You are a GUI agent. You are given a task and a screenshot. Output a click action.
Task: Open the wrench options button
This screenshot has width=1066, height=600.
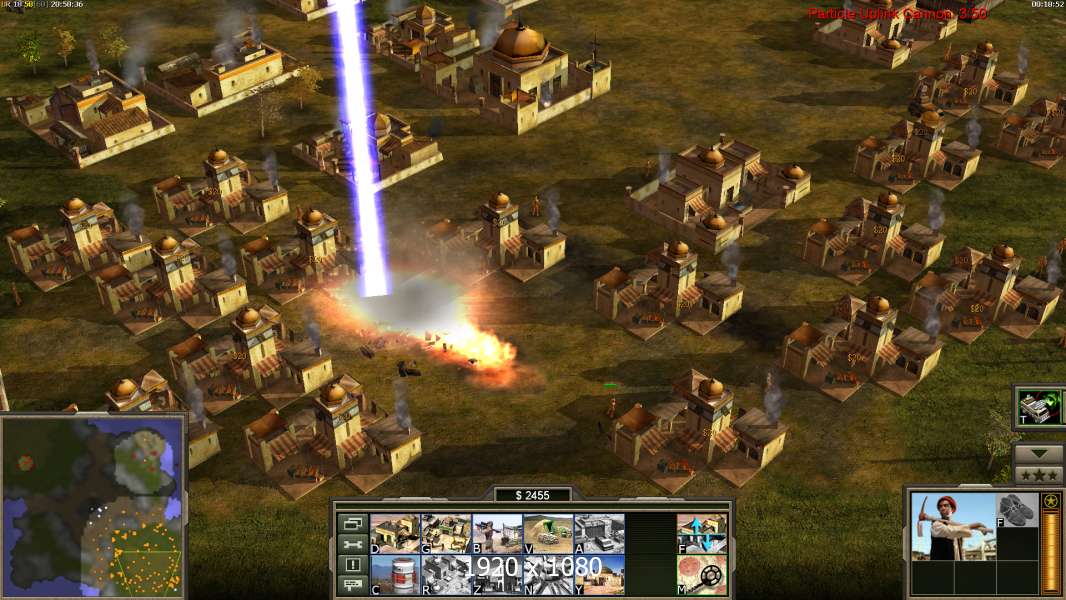pyautogui.click(x=352, y=544)
